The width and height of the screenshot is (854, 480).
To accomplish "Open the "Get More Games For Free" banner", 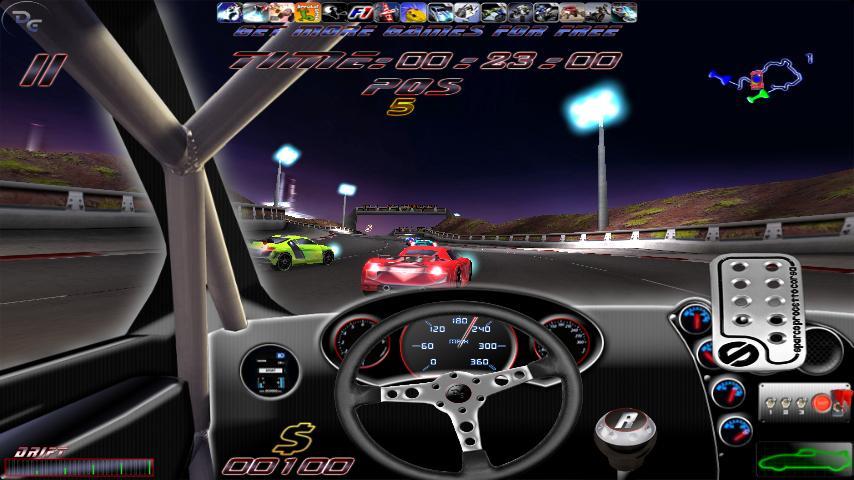I will (427, 31).
